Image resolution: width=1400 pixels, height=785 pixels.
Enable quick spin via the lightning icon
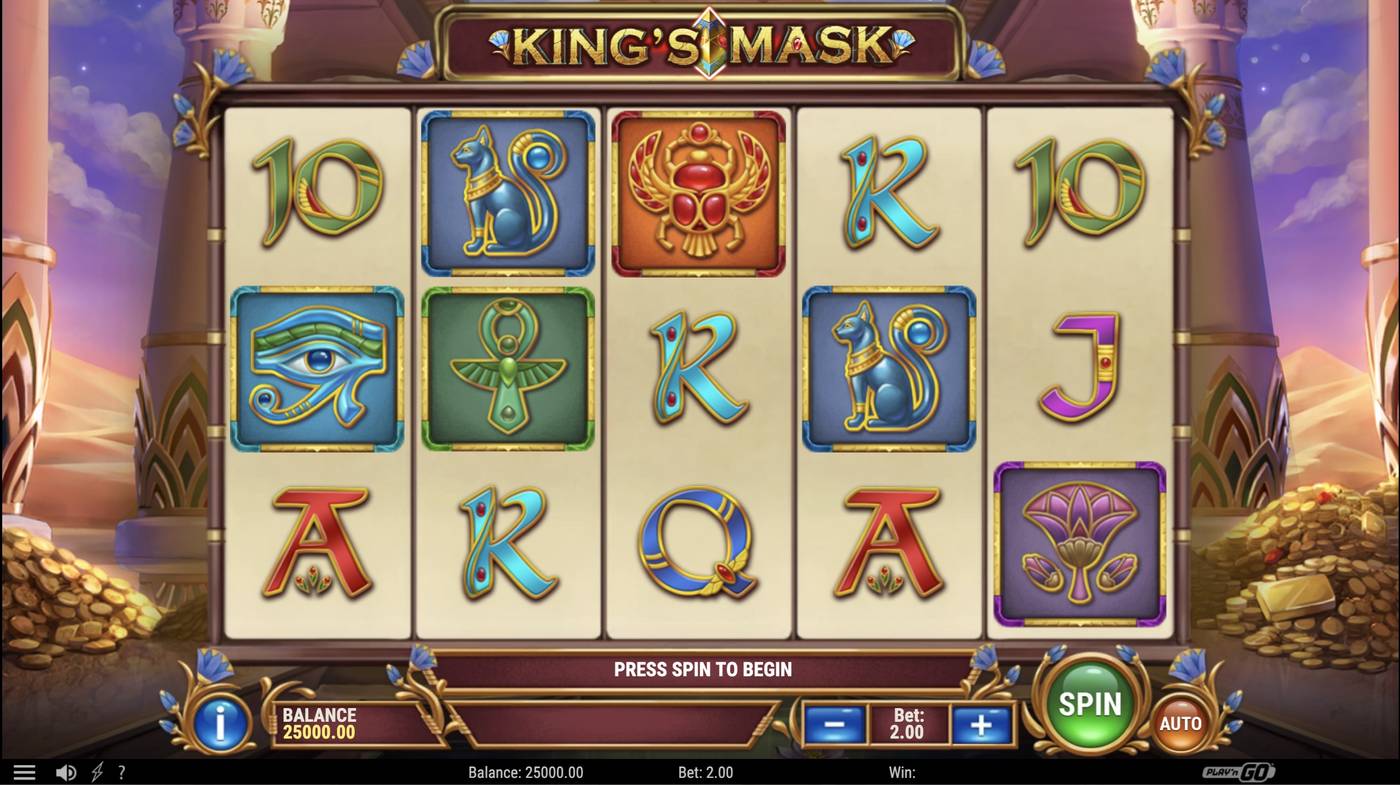pyautogui.click(x=95, y=771)
